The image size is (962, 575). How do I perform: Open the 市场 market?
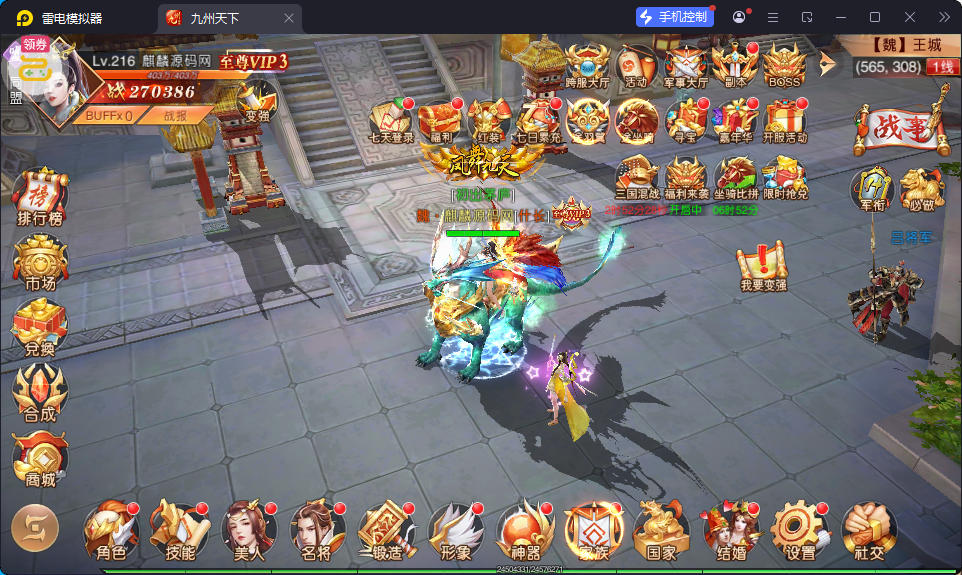(x=40, y=264)
